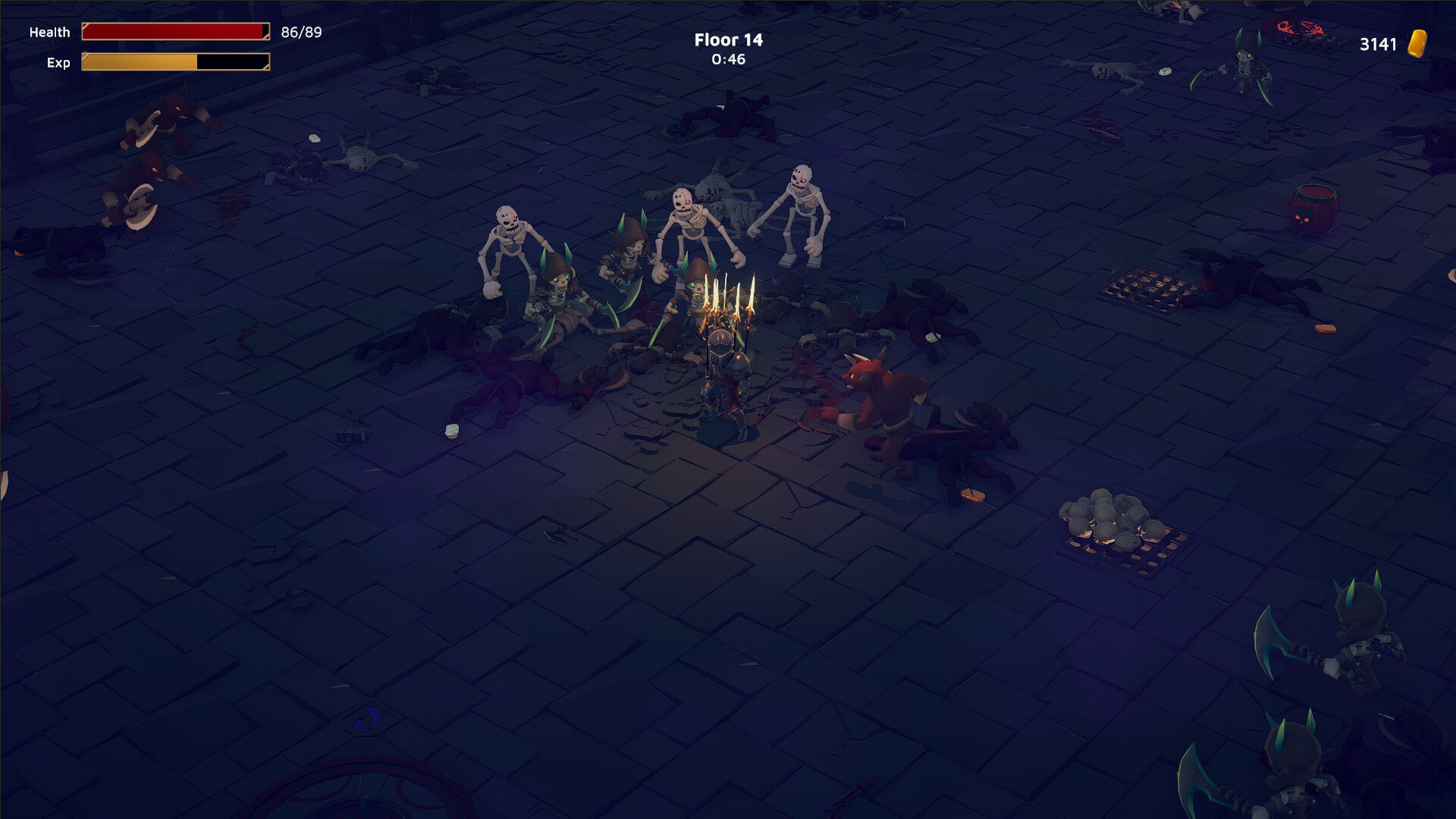
Task: Click the upper metal floor grate
Action: (1145, 288)
